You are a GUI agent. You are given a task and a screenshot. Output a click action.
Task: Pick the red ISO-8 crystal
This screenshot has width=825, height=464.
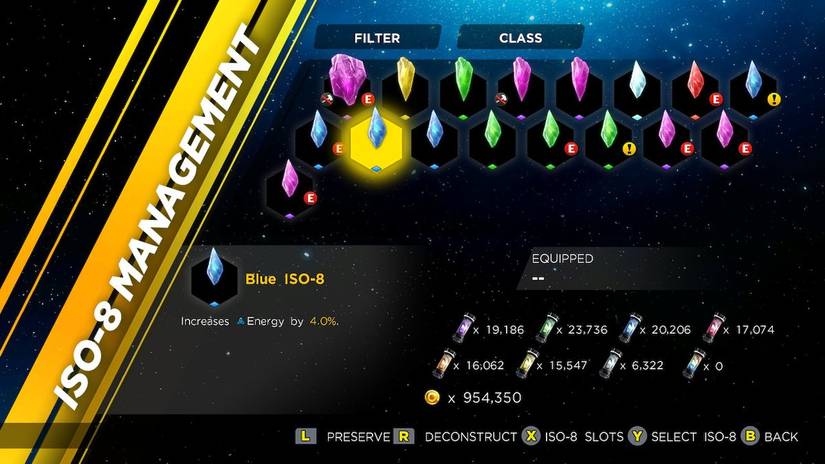[x=695, y=83]
